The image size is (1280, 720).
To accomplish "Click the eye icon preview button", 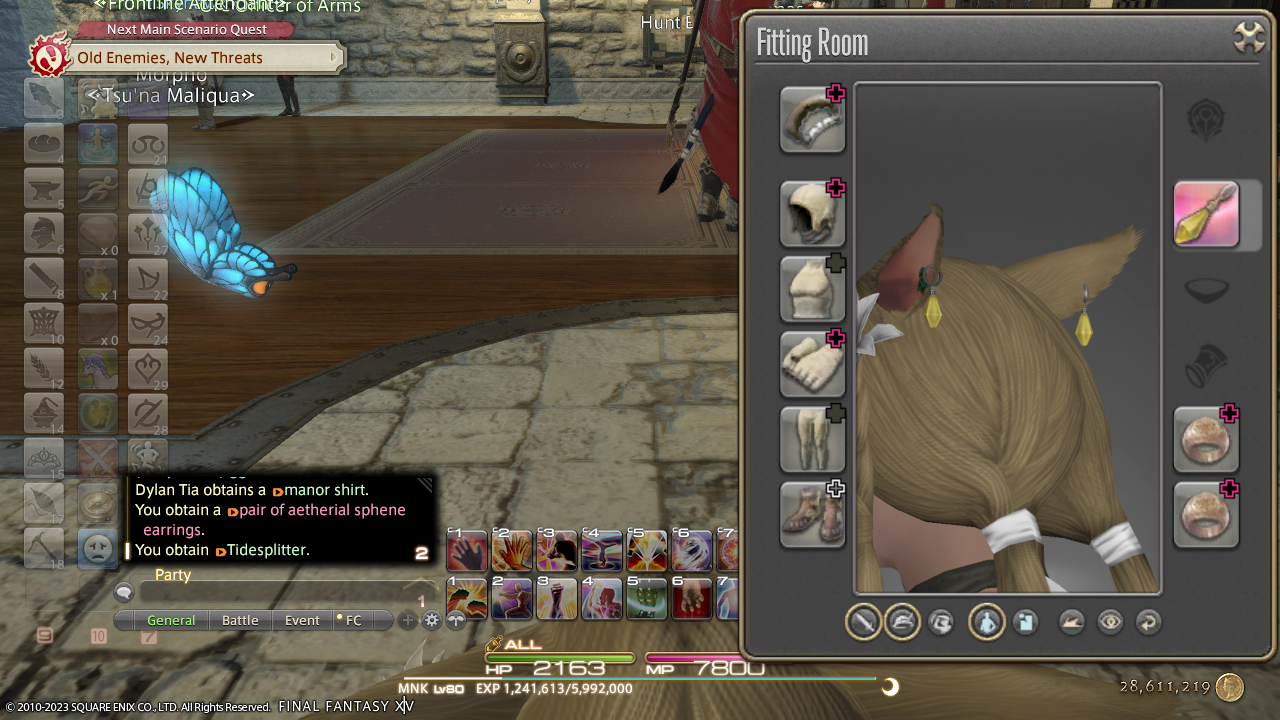I will point(1110,623).
